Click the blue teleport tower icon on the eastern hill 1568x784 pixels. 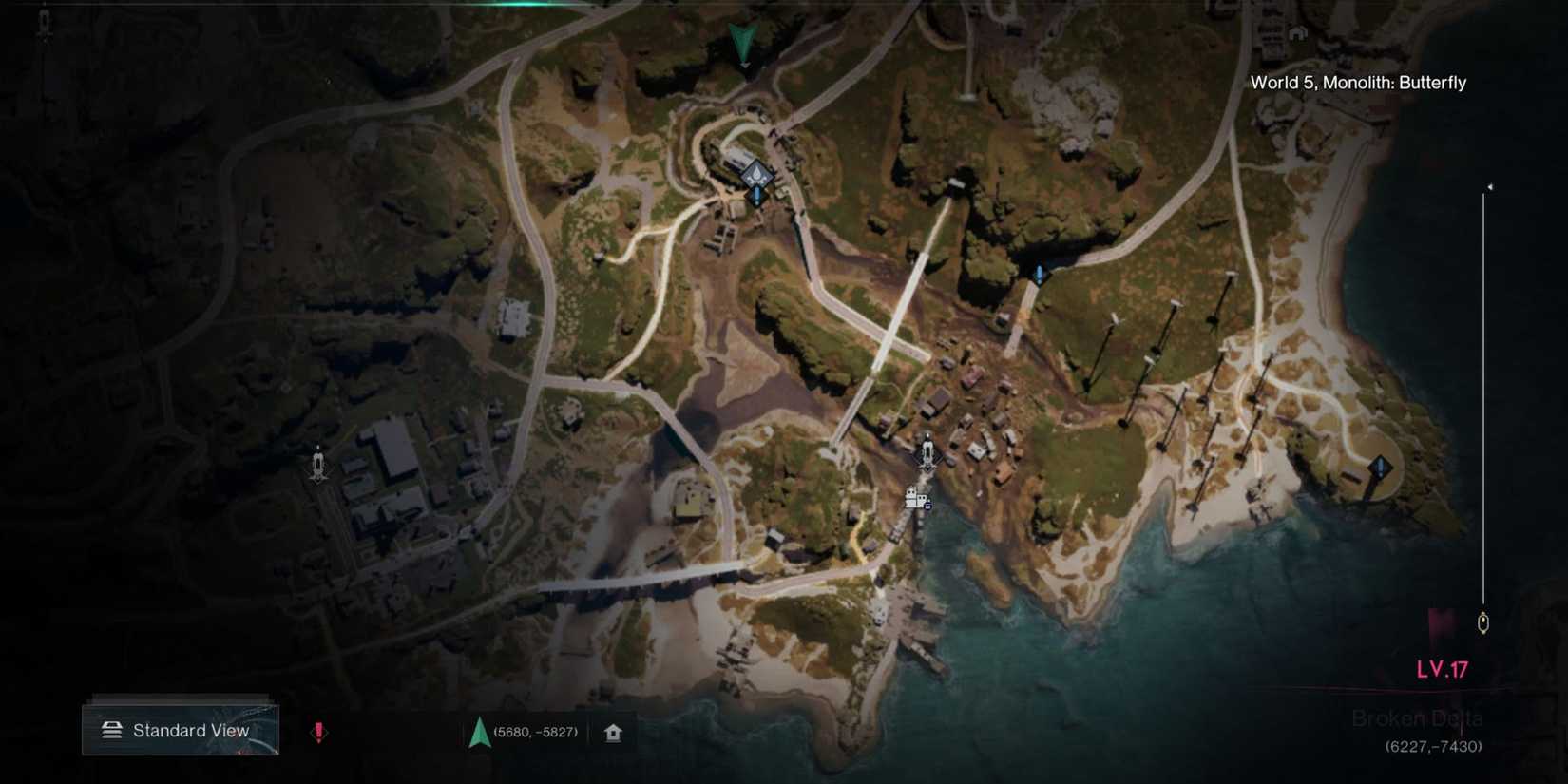[1039, 273]
